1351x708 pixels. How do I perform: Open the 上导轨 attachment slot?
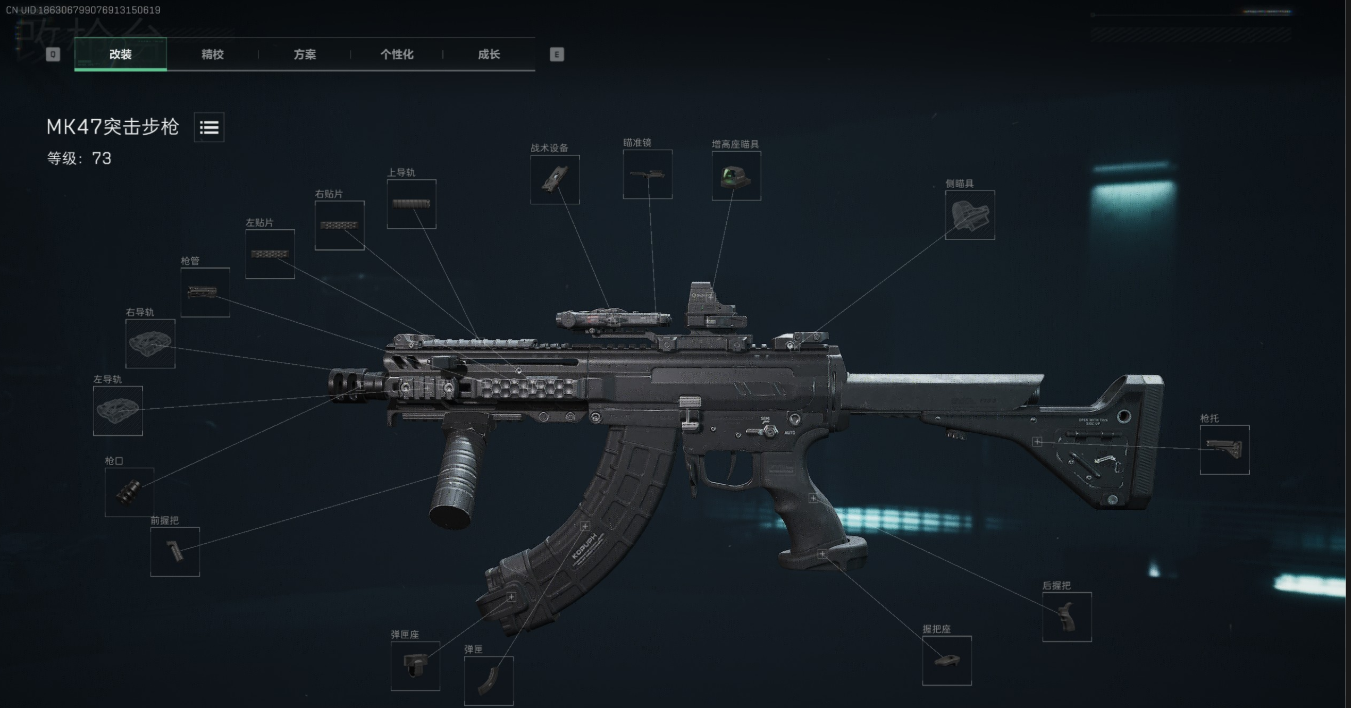tap(411, 204)
